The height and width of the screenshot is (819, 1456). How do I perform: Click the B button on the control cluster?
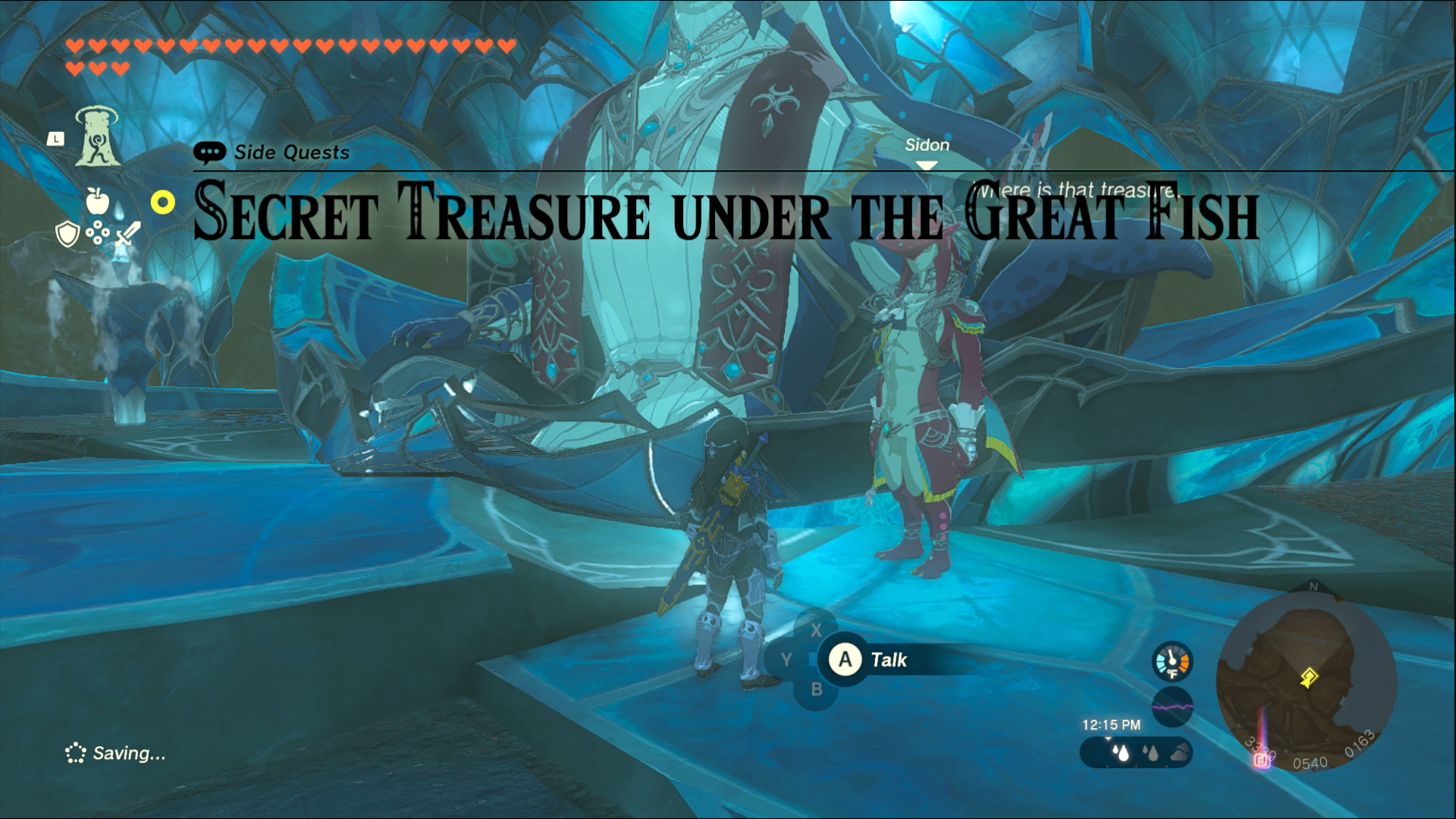coord(817,689)
